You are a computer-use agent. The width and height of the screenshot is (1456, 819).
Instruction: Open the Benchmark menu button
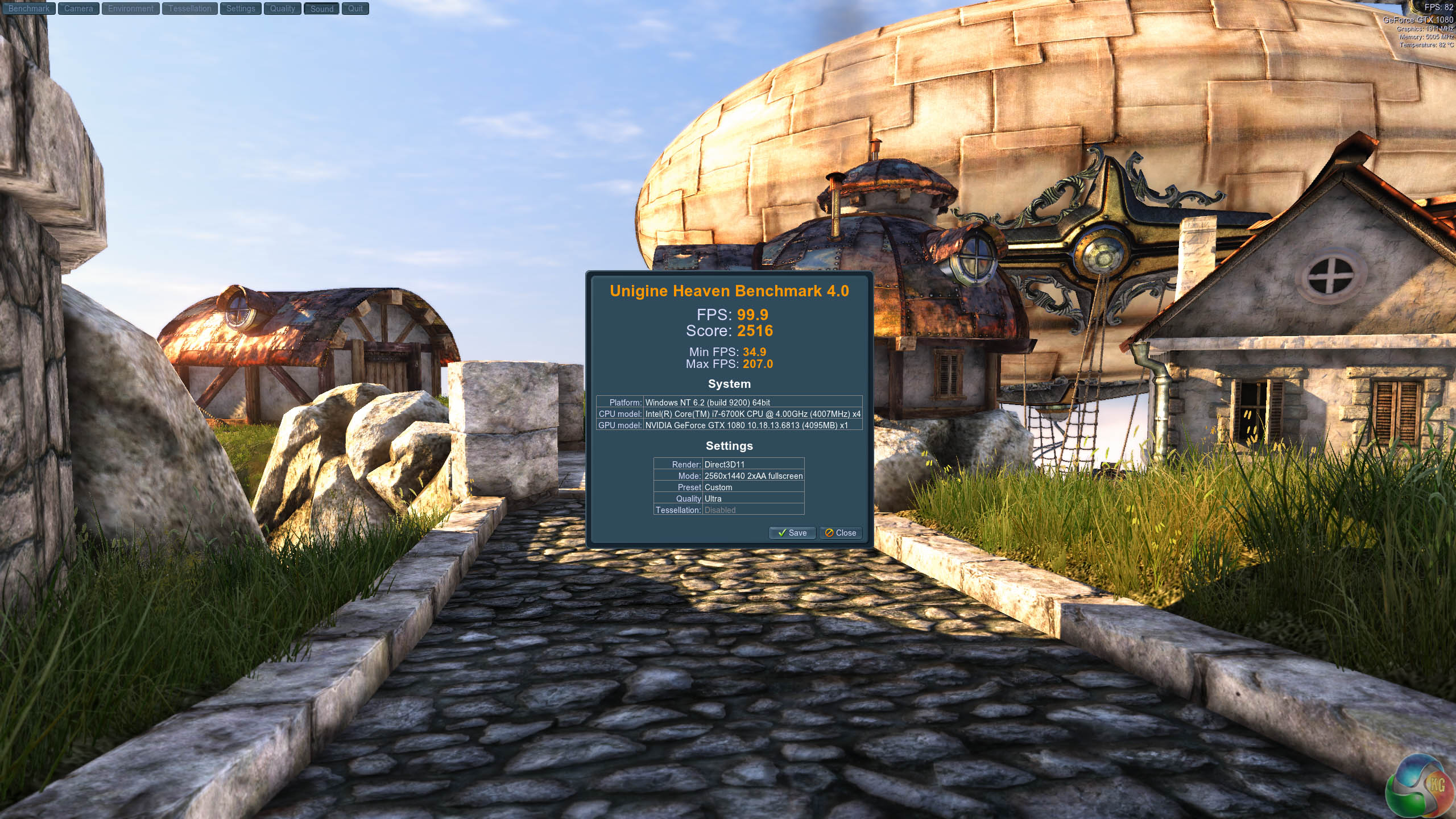coord(28,9)
